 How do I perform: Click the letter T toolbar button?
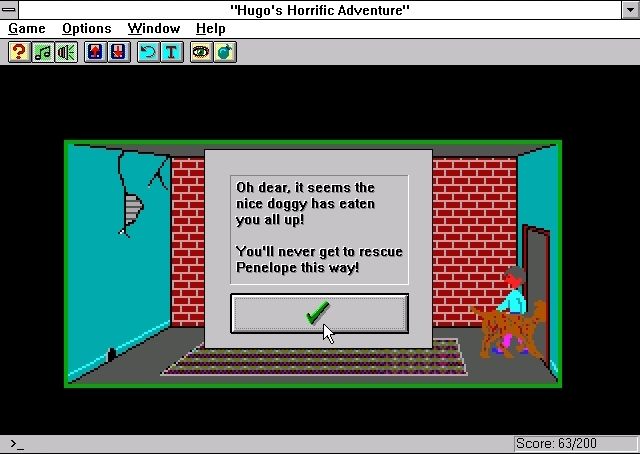[x=173, y=52]
